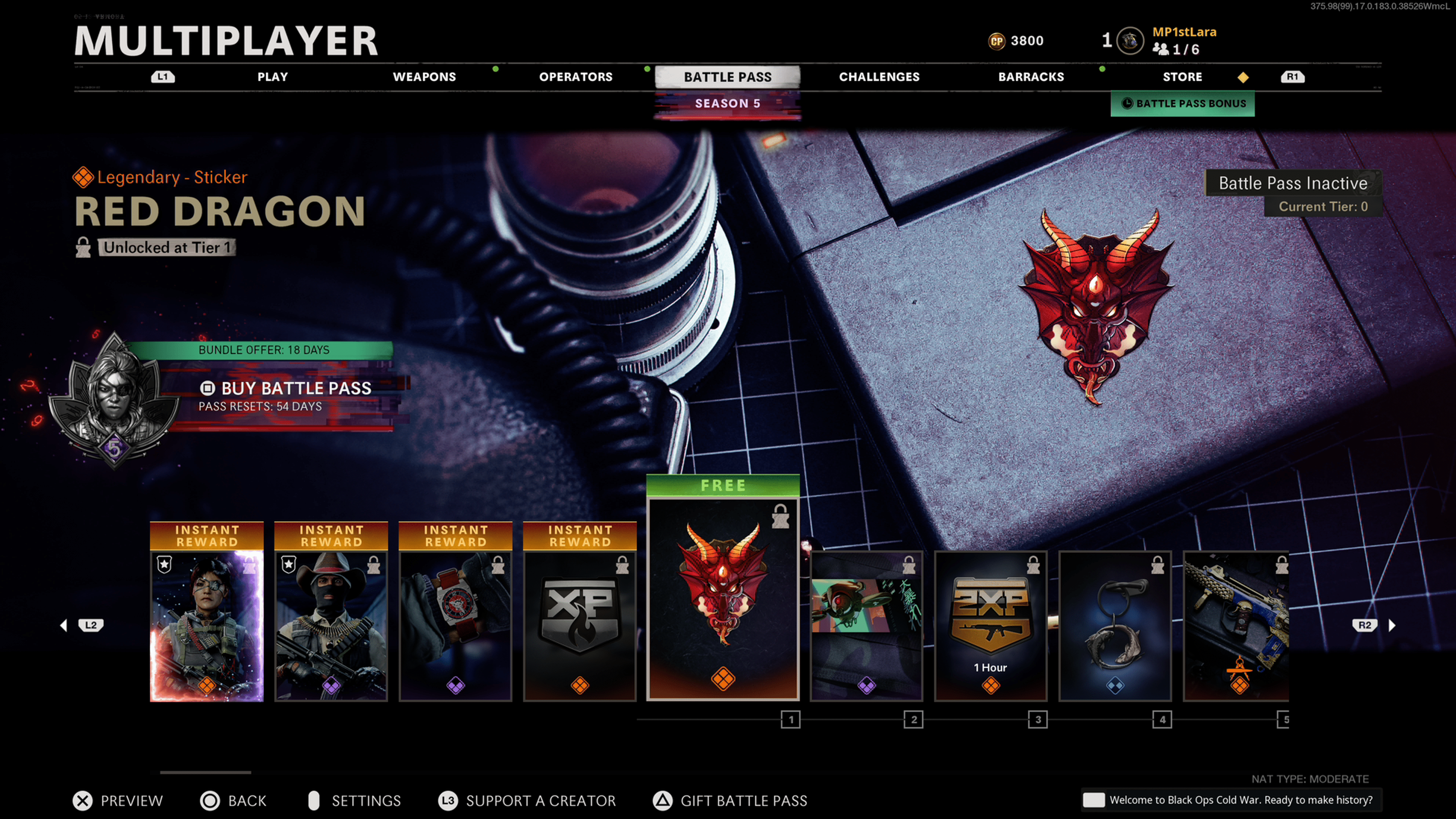This screenshot has width=1456, height=819.
Task: Go to the Operators tab
Action: point(576,77)
